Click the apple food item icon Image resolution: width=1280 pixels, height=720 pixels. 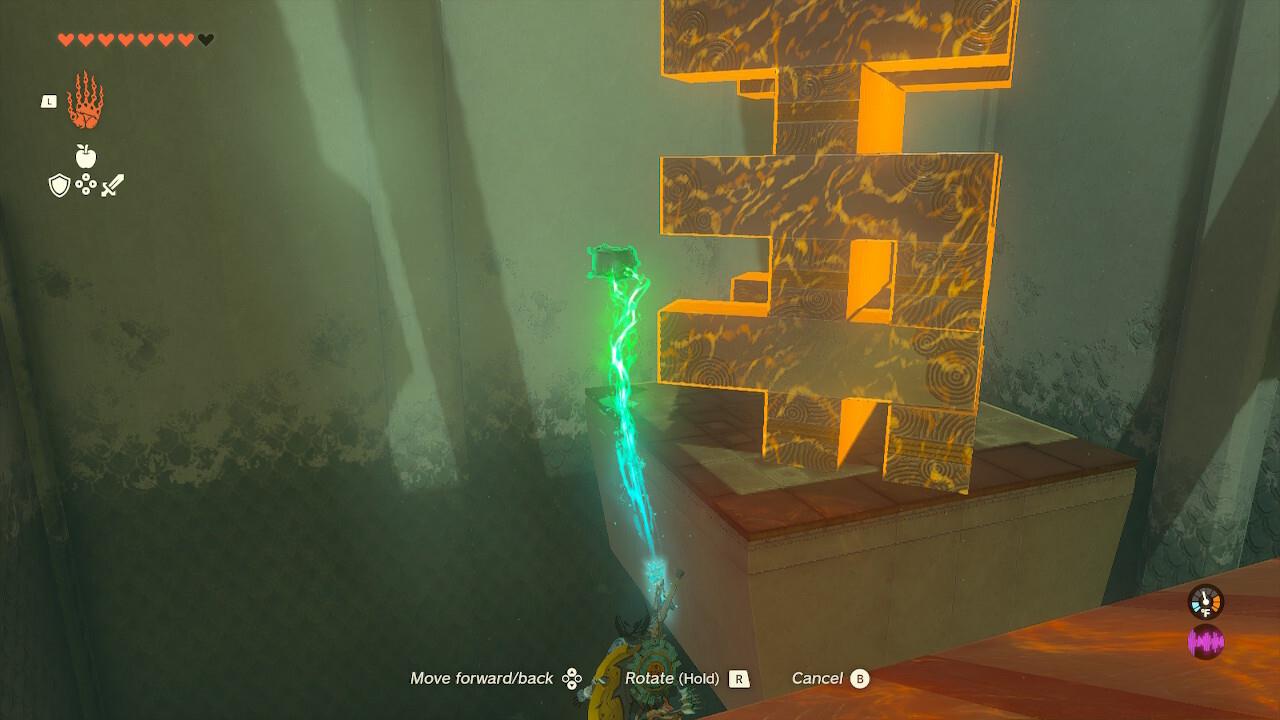point(86,156)
